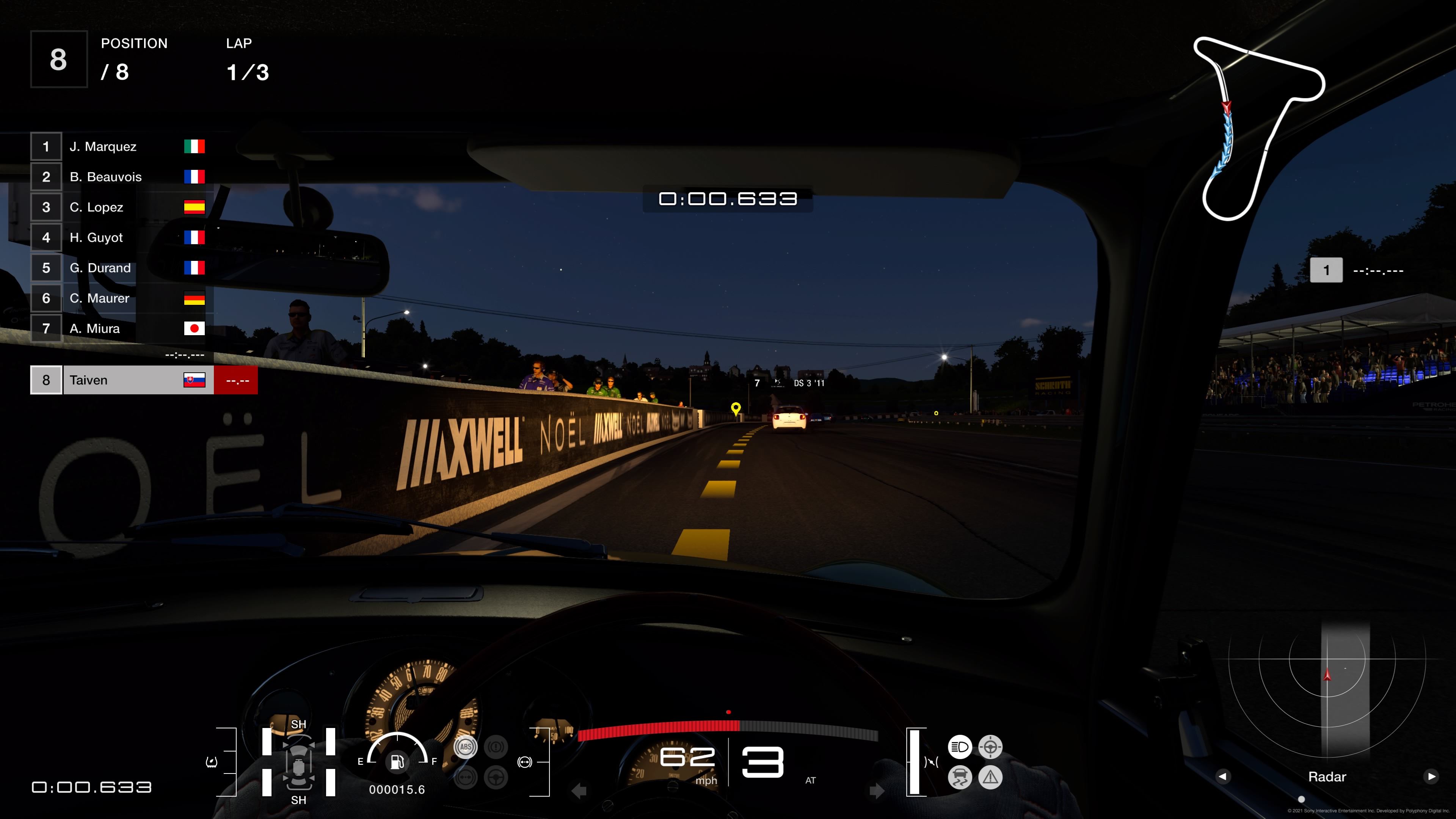Toggle the traction control skid icon
The image size is (1456, 819).
click(x=960, y=777)
